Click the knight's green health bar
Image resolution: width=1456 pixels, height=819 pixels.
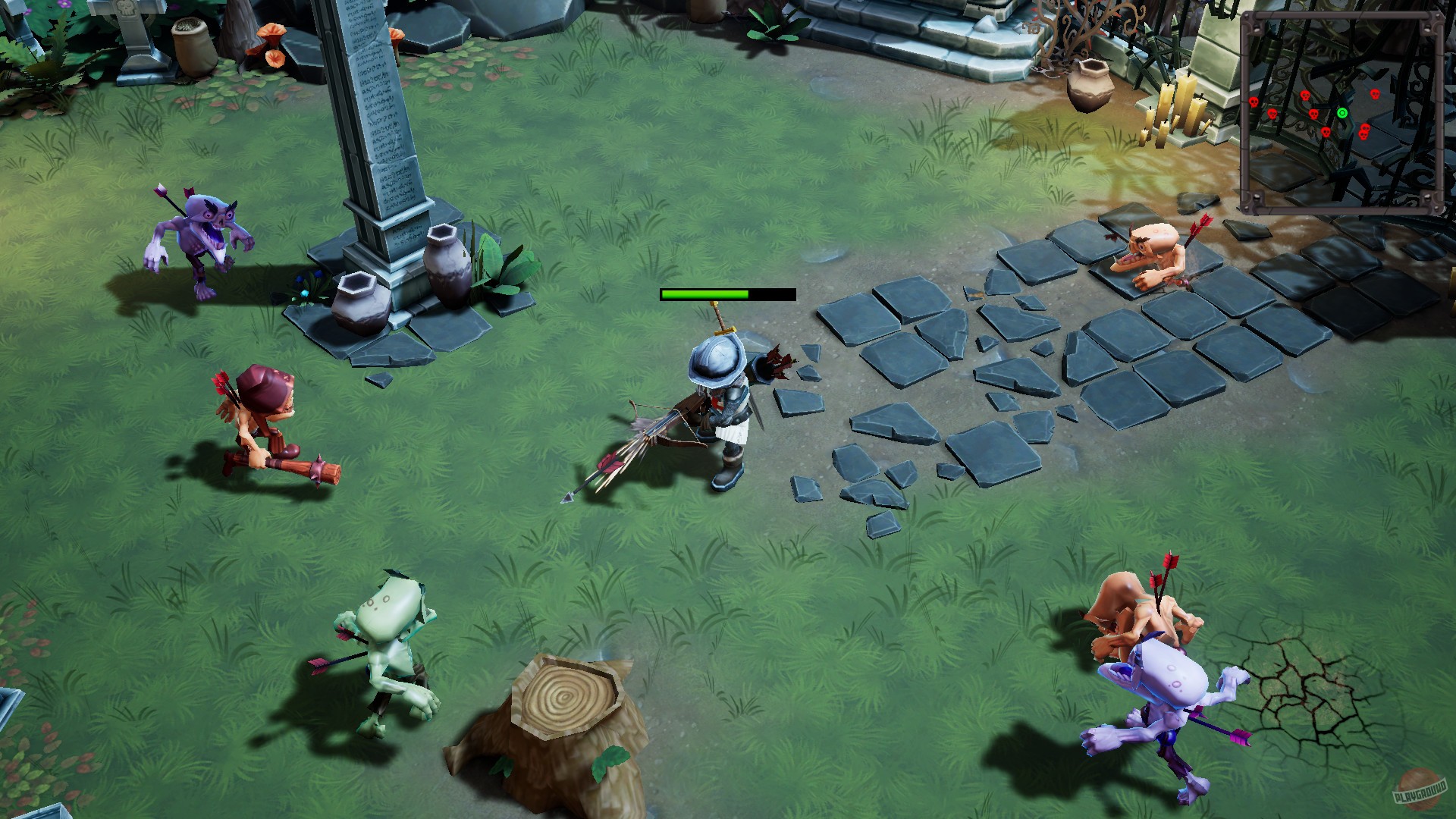point(705,294)
